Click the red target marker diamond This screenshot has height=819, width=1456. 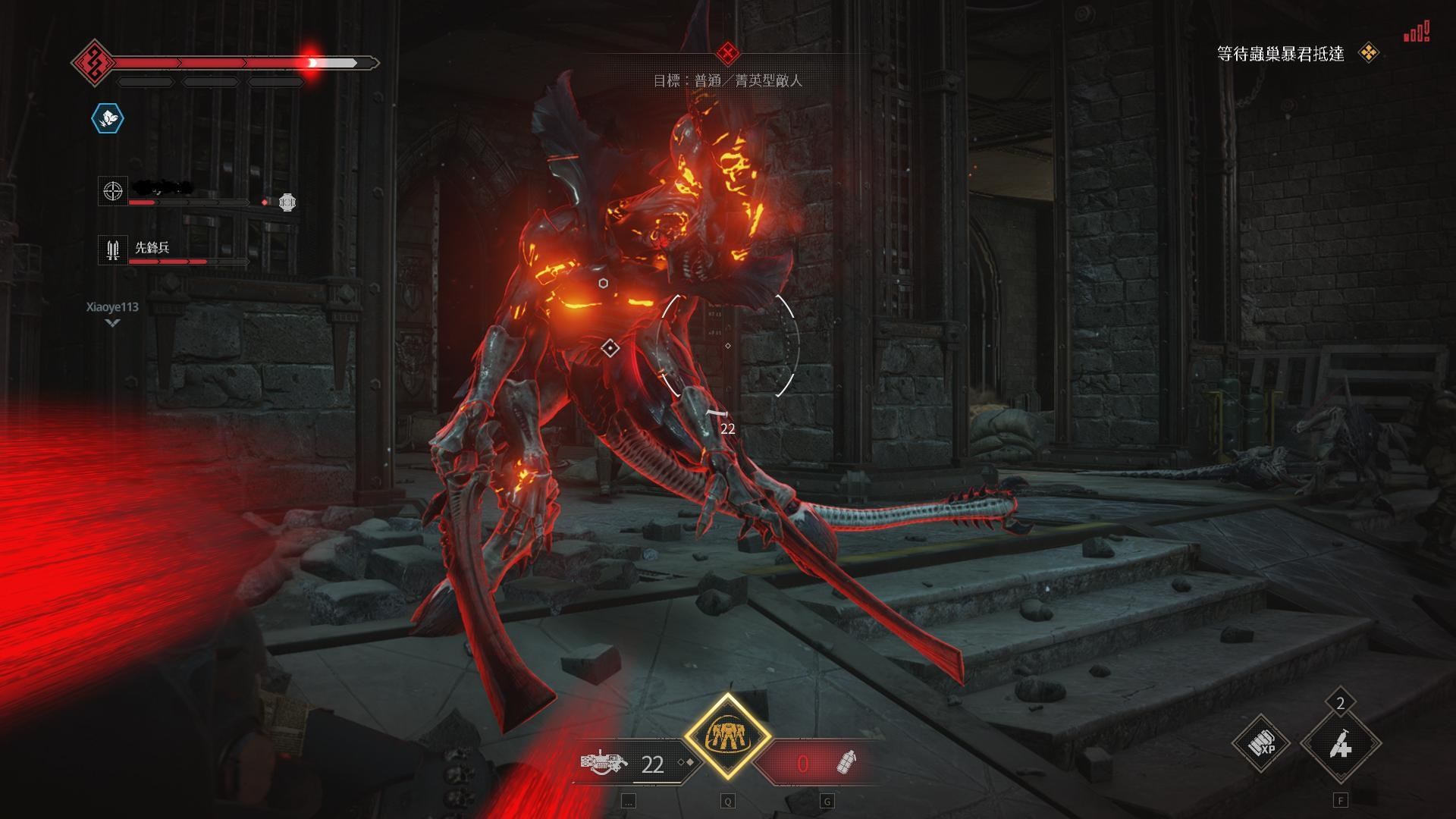click(x=728, y=52)
